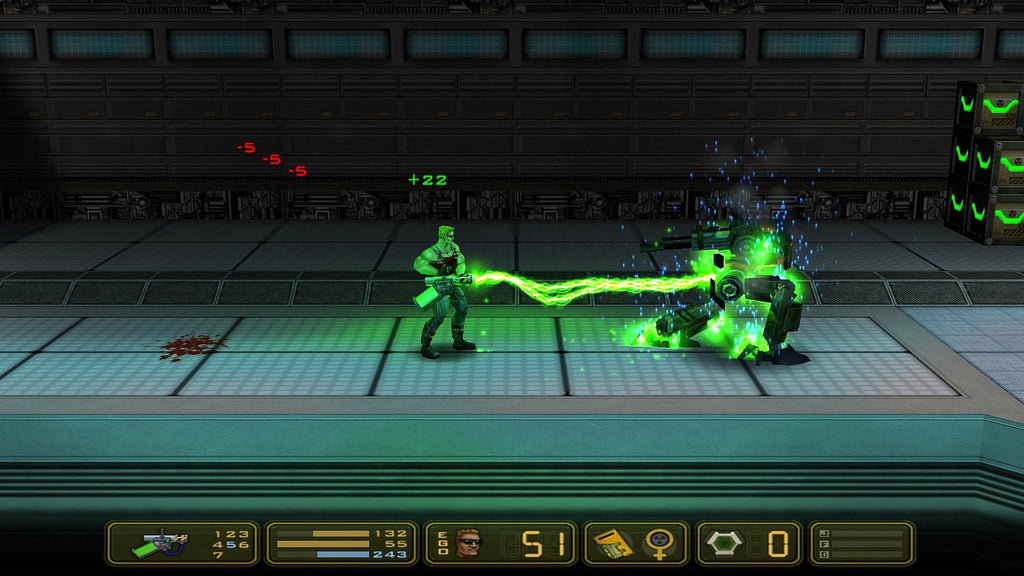Click the green hexagon armor icon
The image size is (1024, 576).
click(726, 544)
